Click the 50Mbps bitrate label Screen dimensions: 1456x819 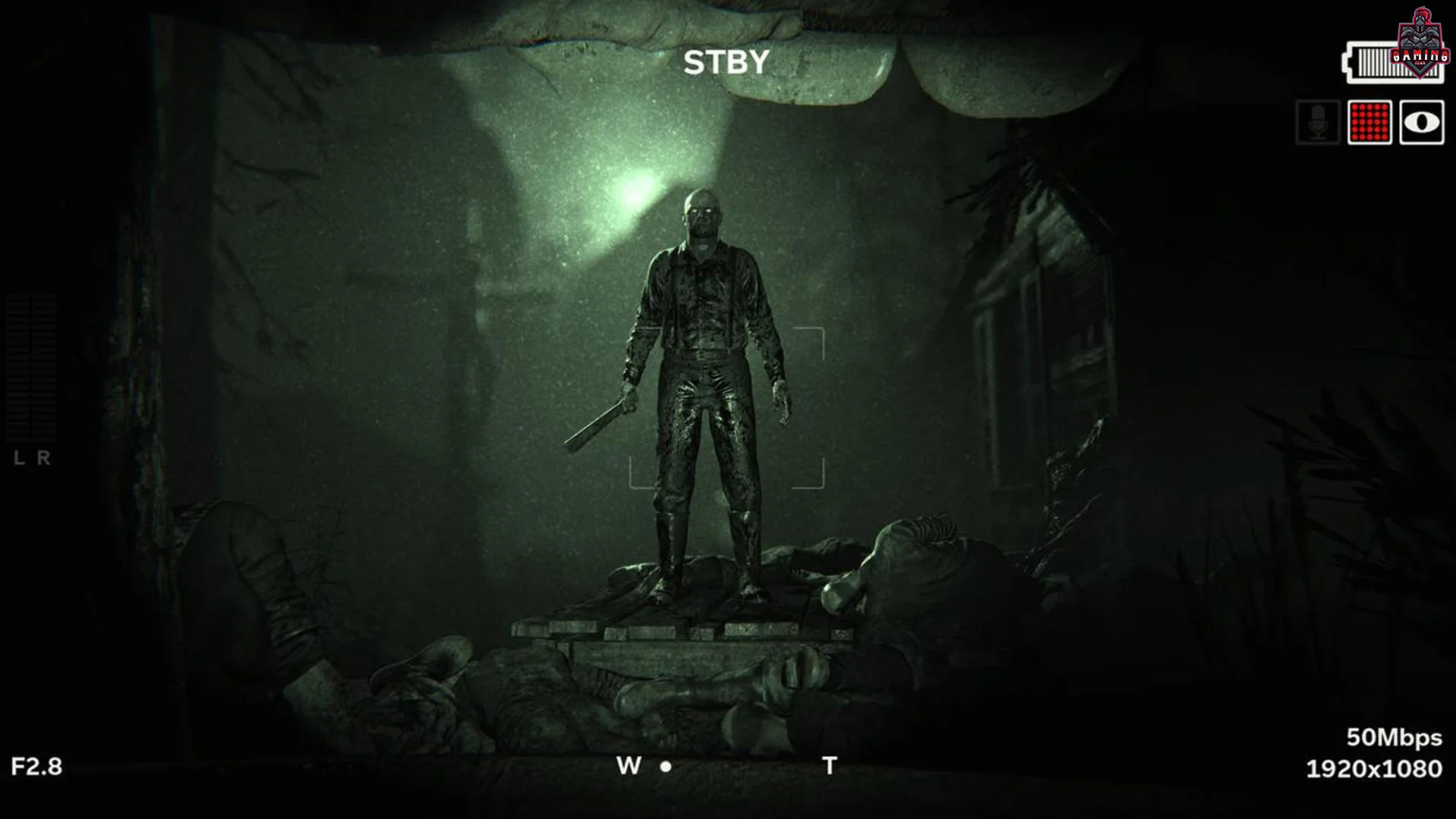(x=1392, y=736)
